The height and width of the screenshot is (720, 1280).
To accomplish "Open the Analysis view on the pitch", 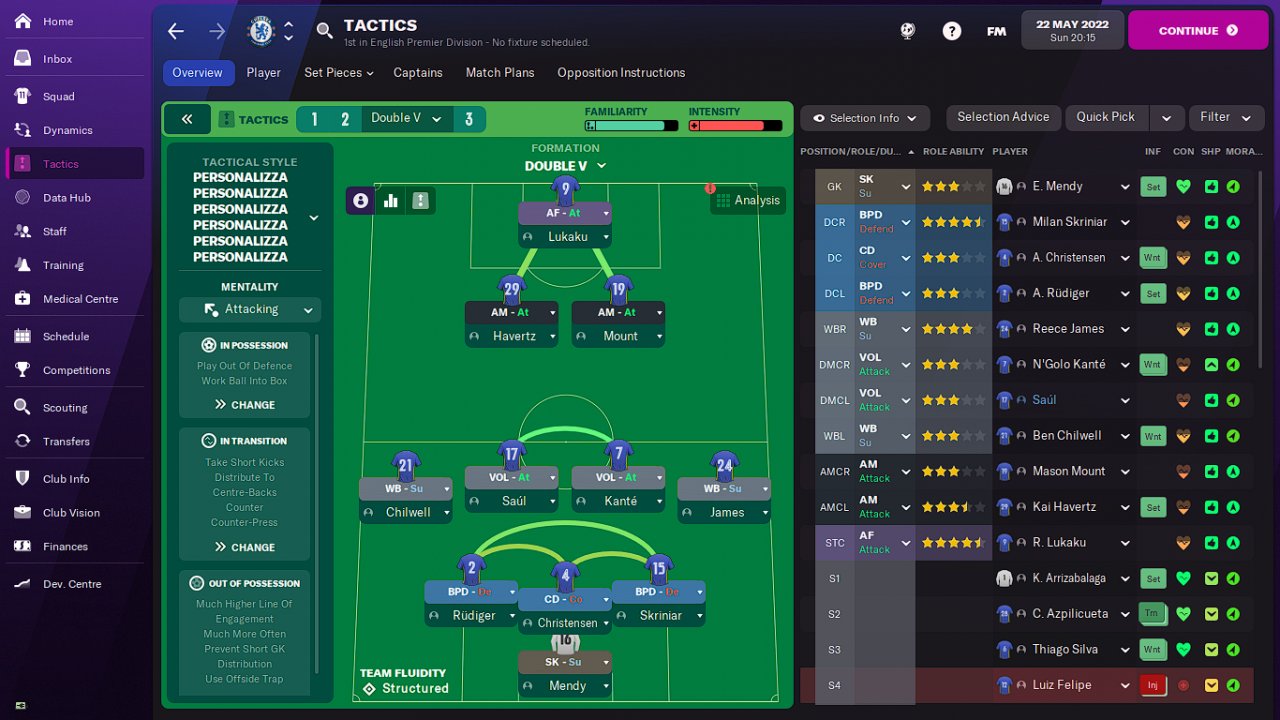I will pyautogui.click(x=748, y=200).
